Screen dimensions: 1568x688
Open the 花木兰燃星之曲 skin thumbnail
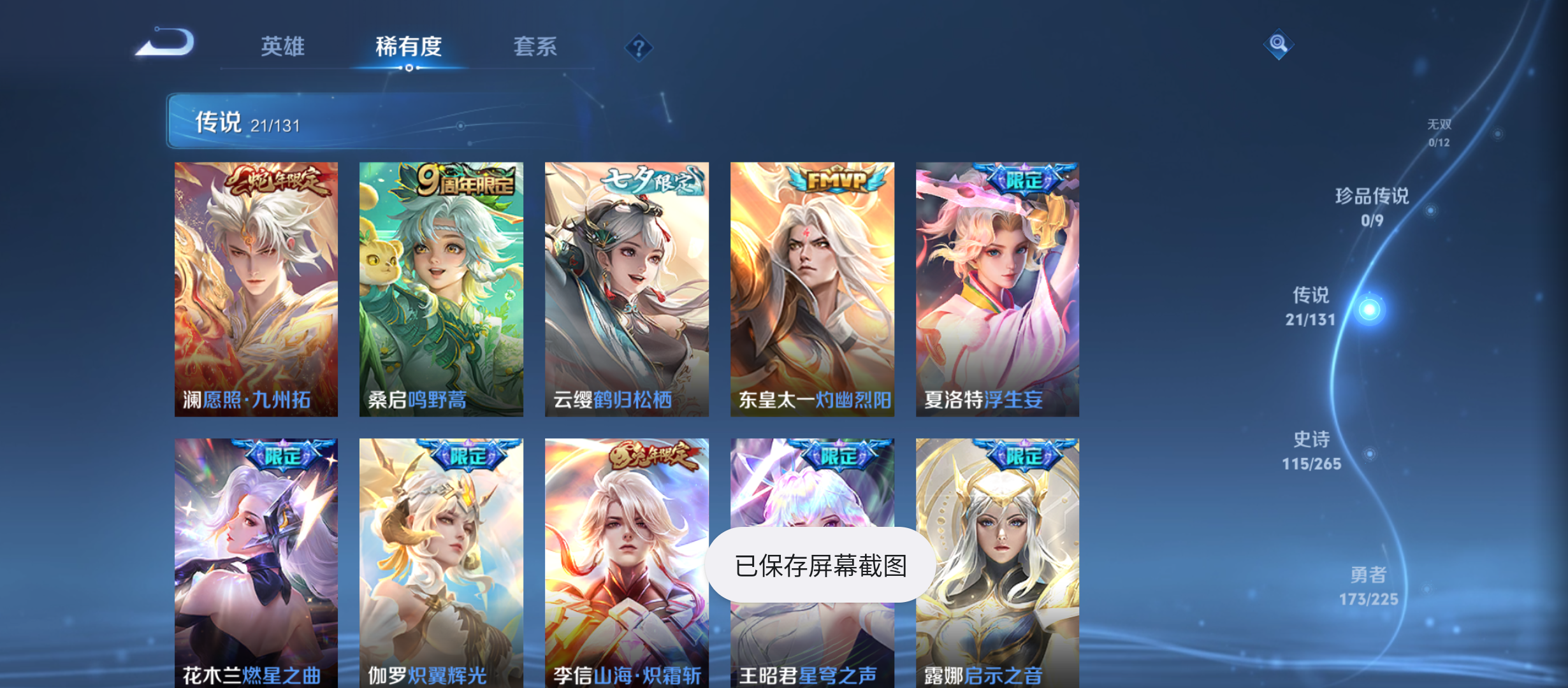(256, 561)
